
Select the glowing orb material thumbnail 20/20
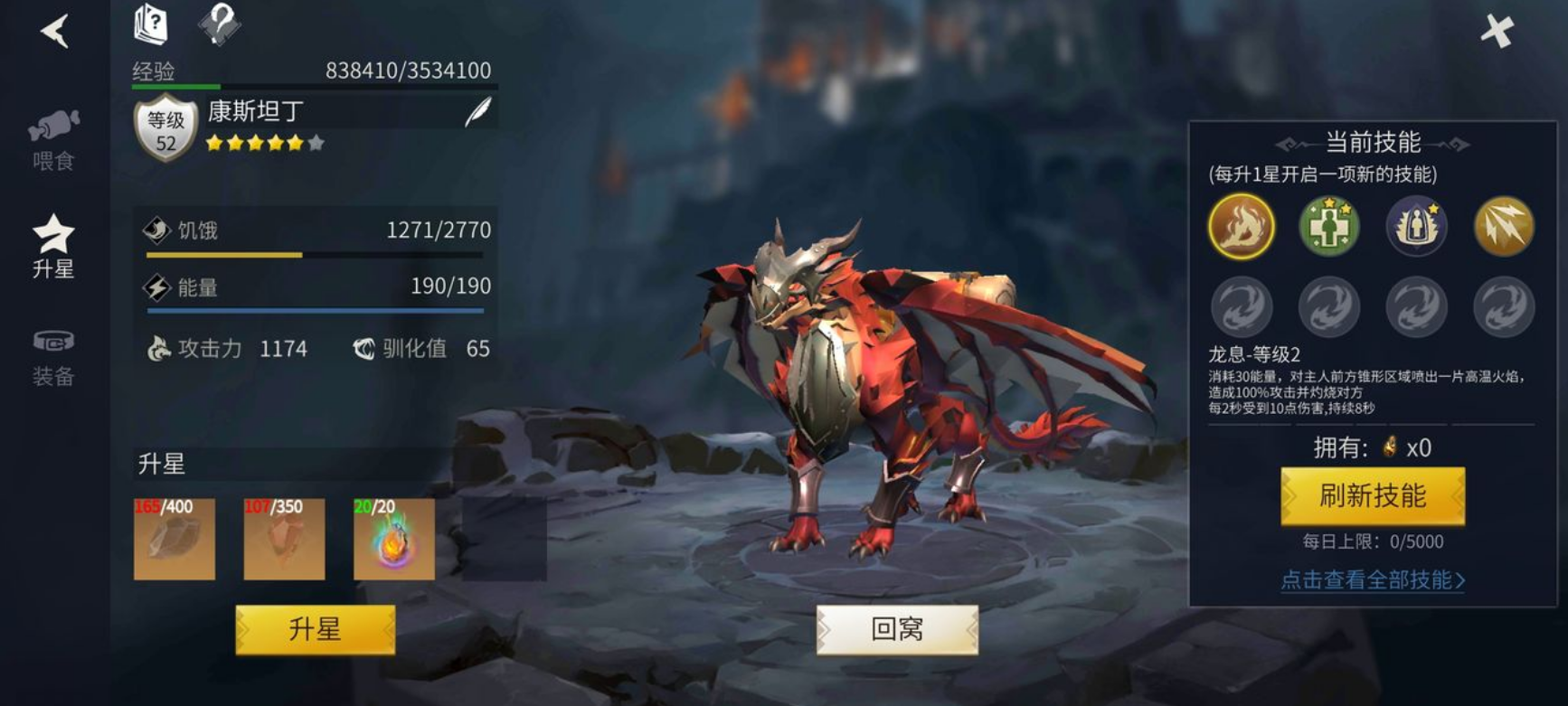click(392, 540)
